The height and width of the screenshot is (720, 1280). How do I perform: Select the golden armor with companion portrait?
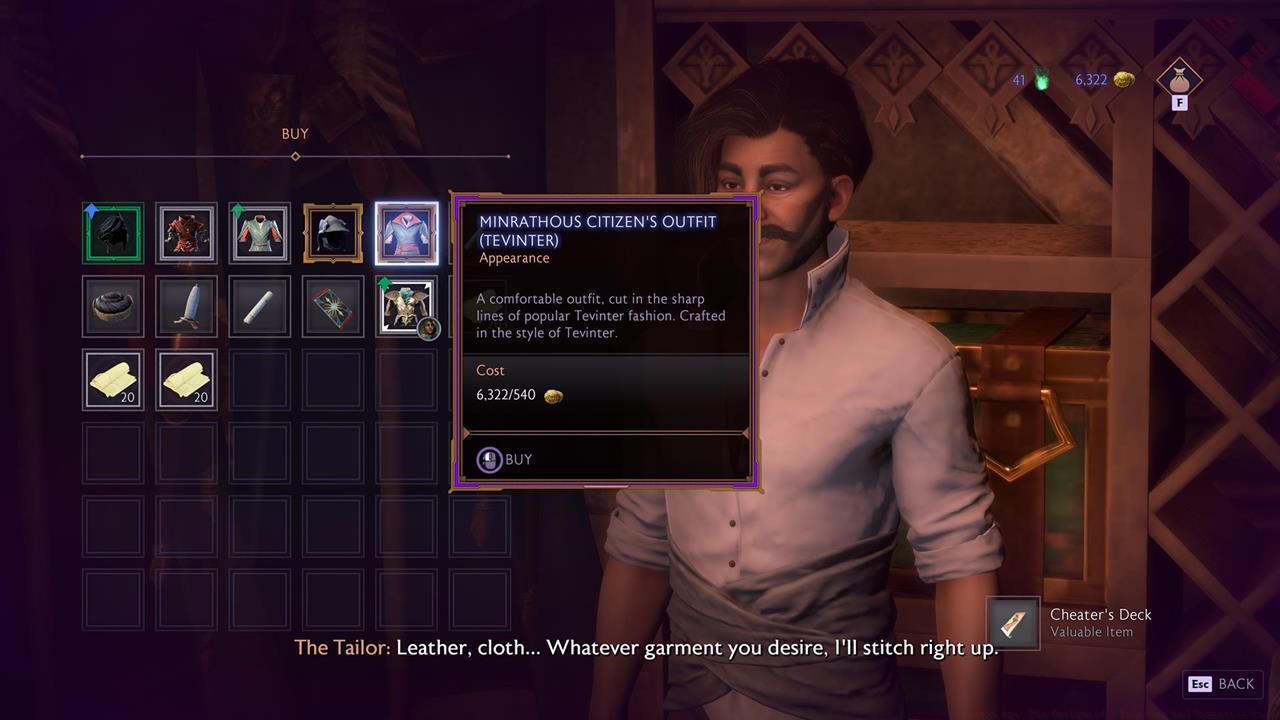pyautogui.click(x=406, y=305)
